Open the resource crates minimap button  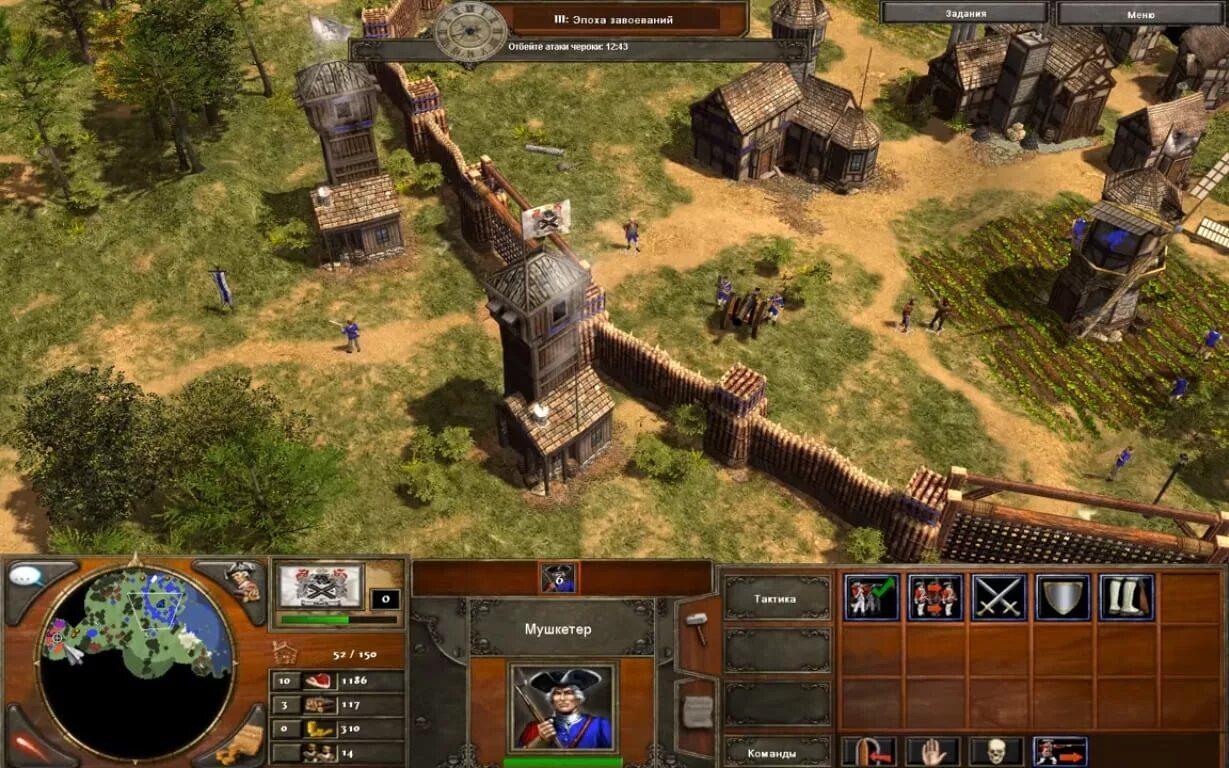tap(241, 742)
